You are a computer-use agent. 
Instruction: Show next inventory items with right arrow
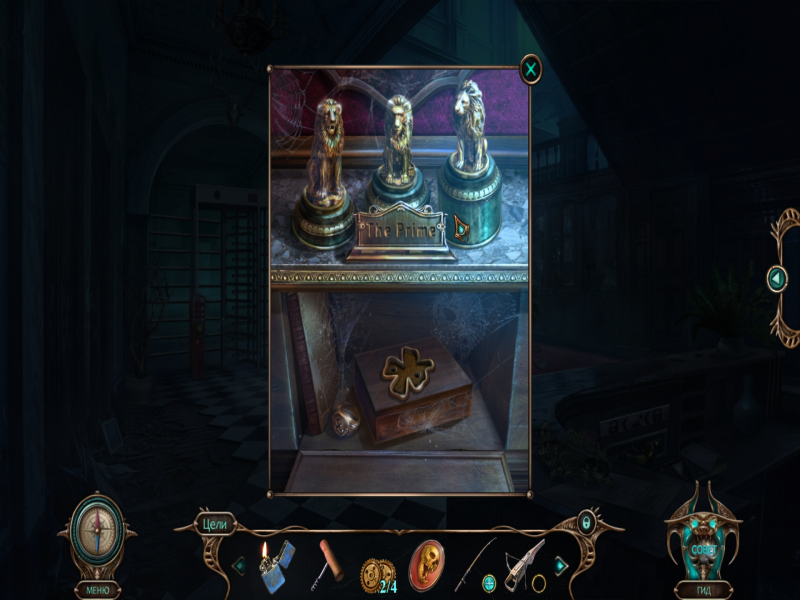coord(561,566)
